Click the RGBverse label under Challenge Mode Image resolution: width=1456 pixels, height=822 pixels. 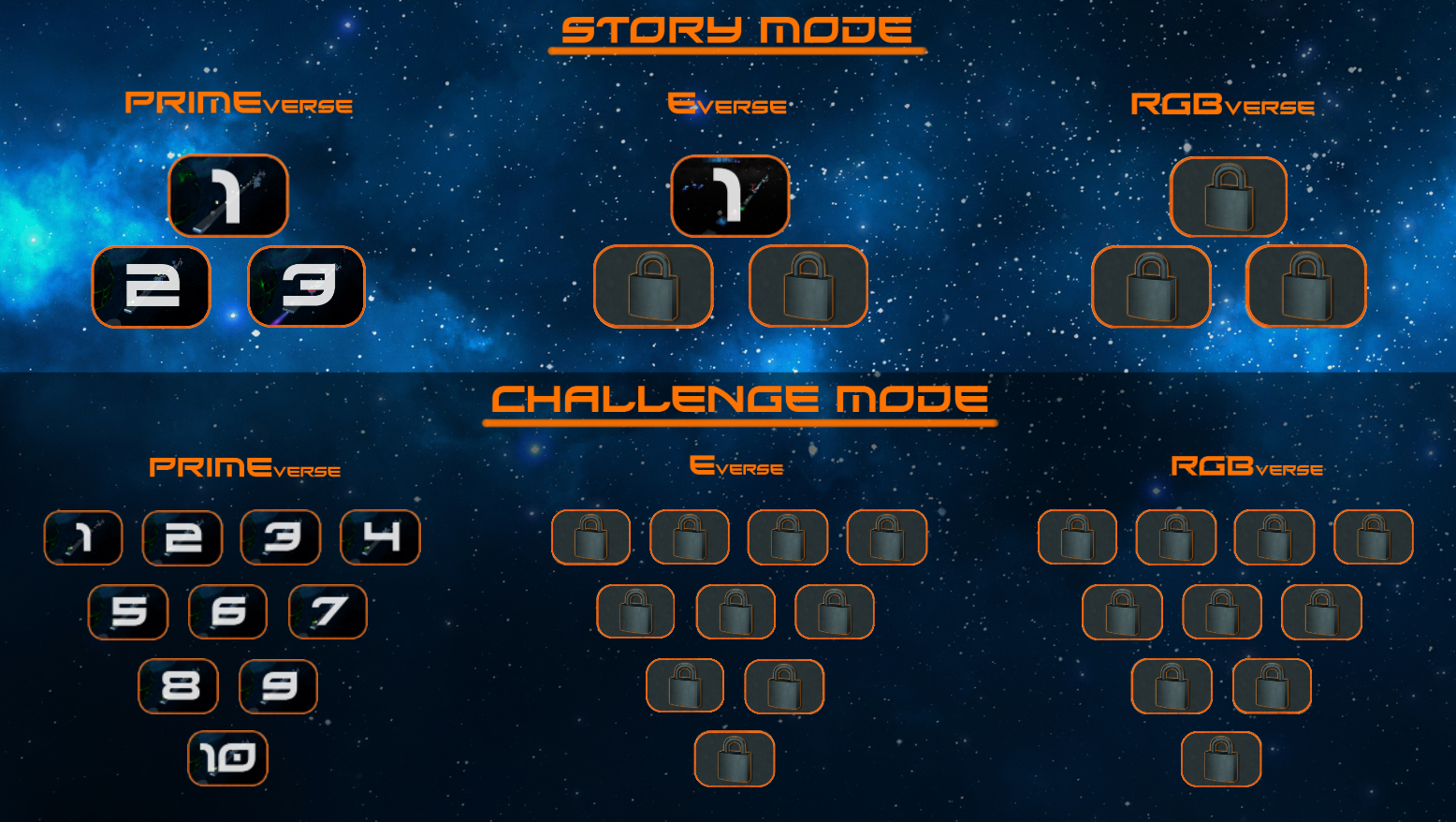pyautogui.click(x=1248, y=465)
